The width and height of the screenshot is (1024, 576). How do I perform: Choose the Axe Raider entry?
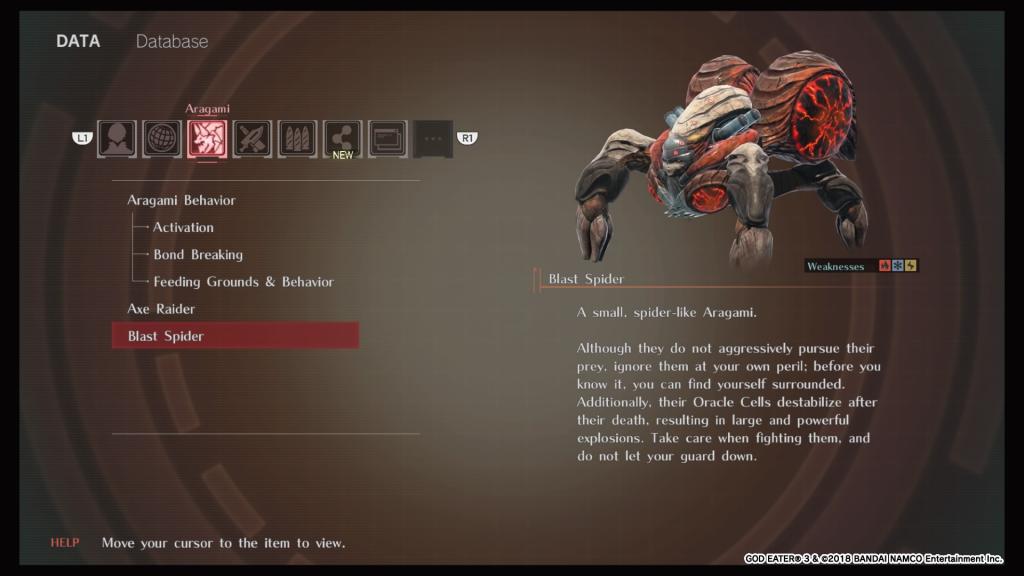pos(161,309)
